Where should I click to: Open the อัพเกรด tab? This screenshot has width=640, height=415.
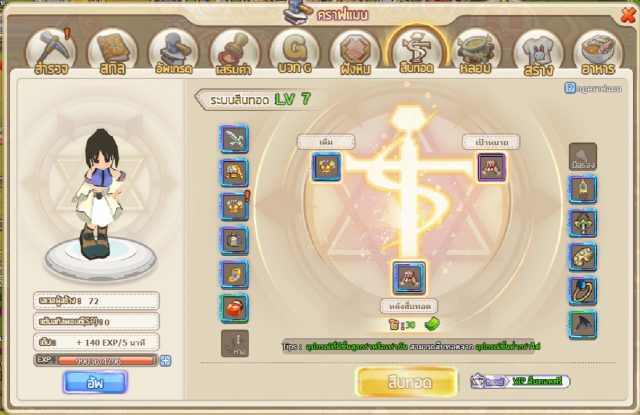click(173, 50)
